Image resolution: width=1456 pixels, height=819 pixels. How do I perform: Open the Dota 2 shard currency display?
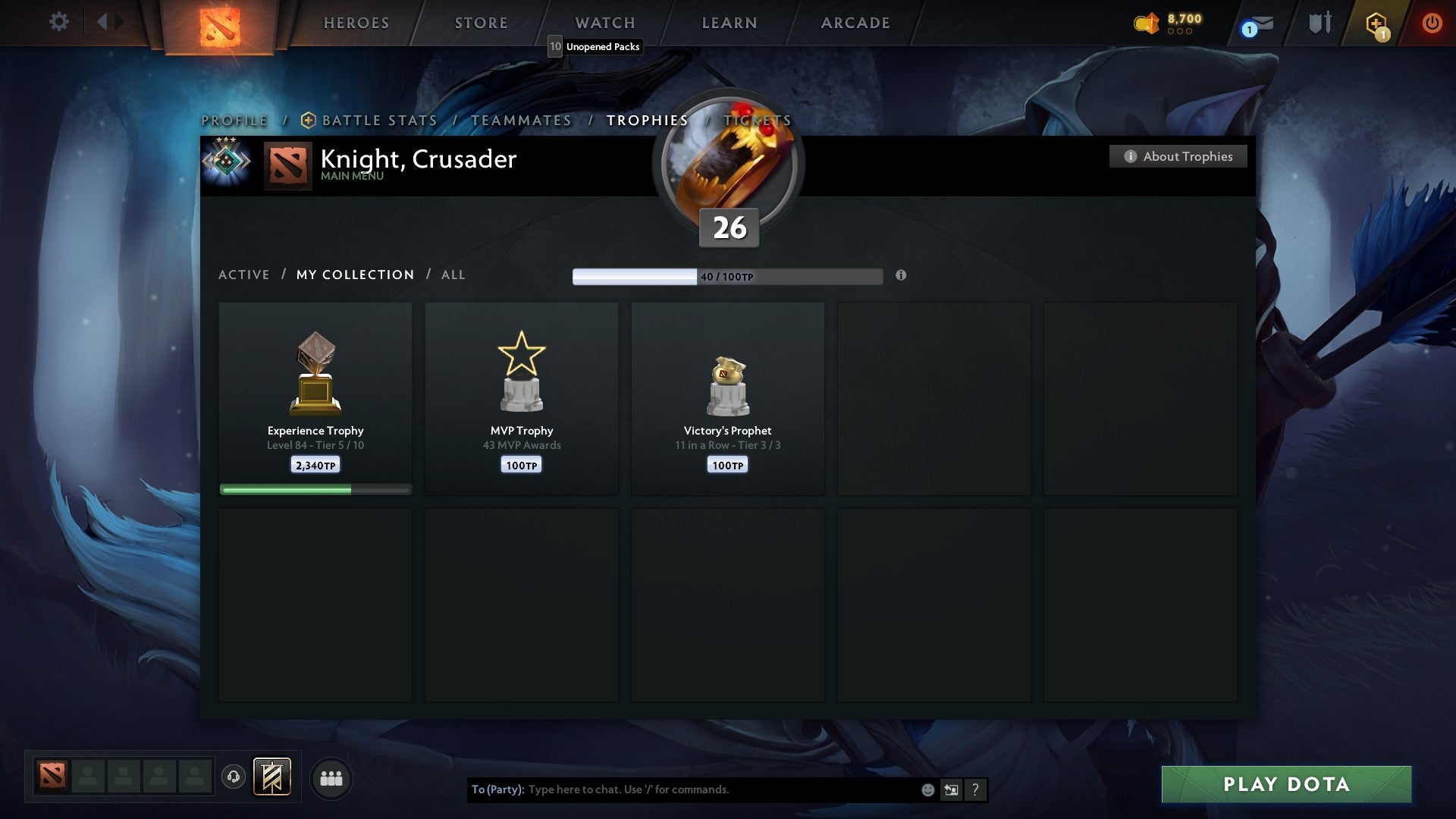pyautogui.click(x=1168, y=22)
